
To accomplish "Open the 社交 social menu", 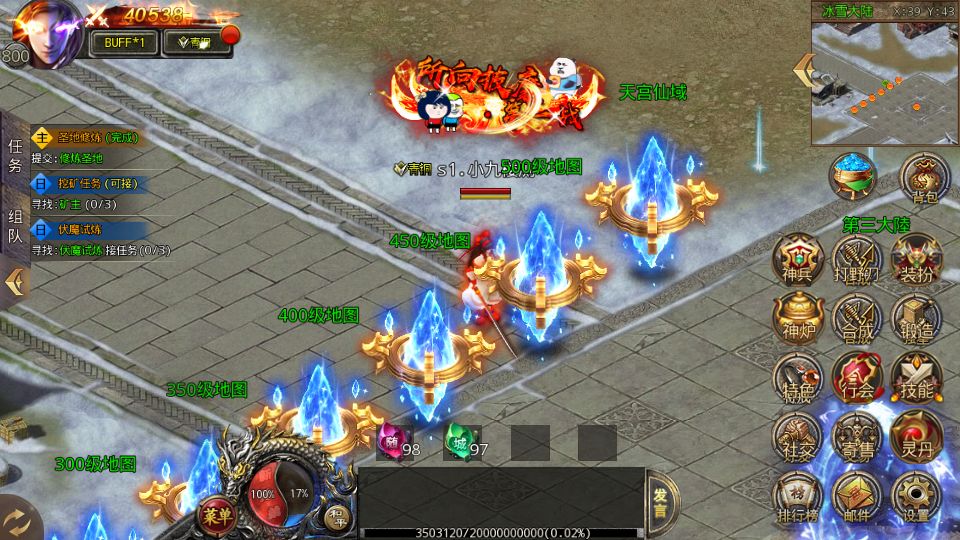I will [x=797, y=437].
